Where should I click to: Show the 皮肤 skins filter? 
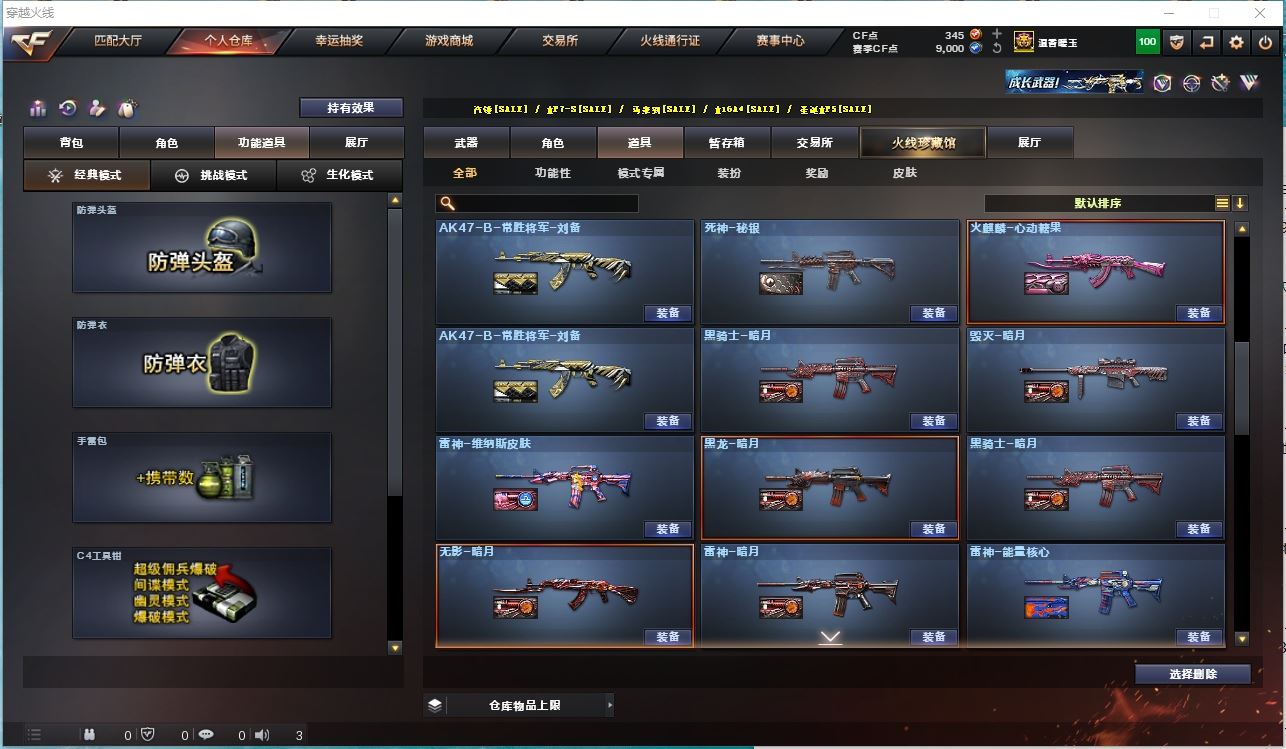904,173
